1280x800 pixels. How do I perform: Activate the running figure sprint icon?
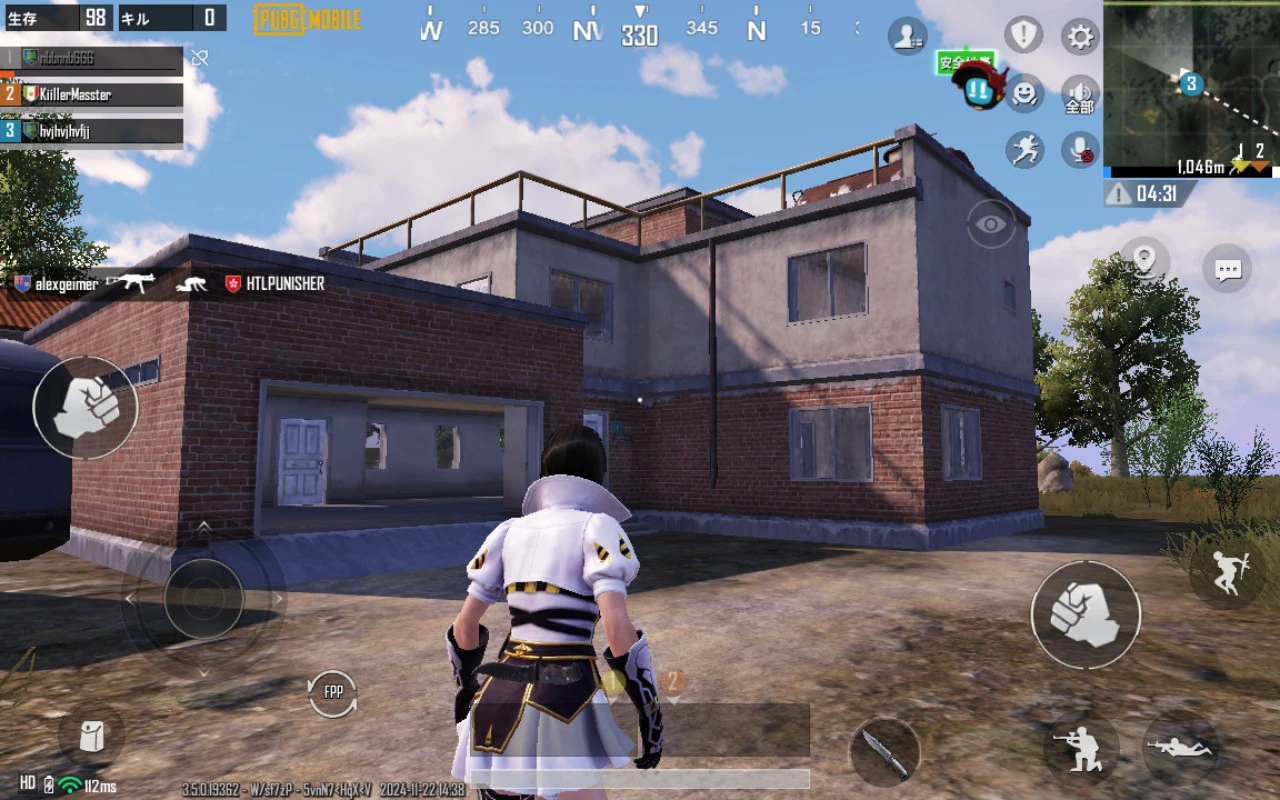point(1023,150)
